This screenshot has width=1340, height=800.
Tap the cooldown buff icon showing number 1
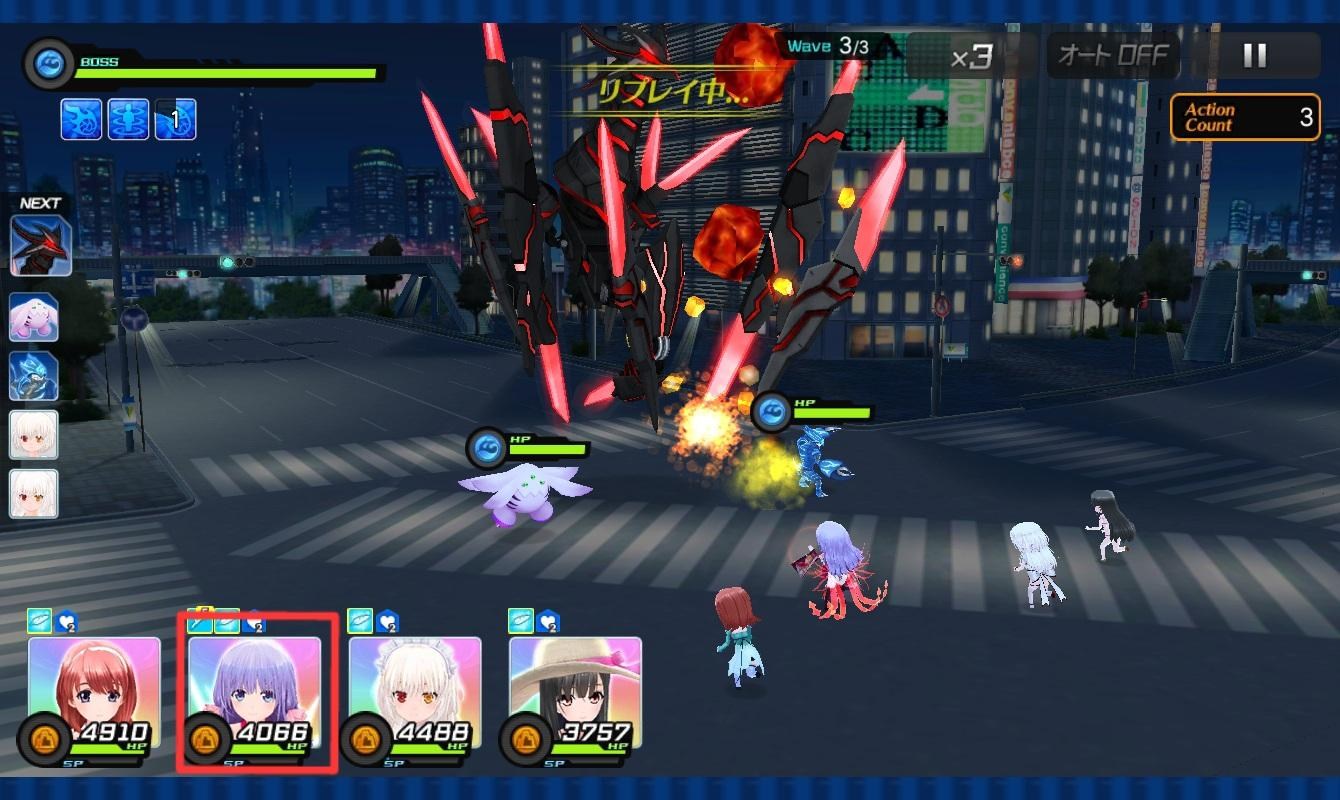pos(175,117)
